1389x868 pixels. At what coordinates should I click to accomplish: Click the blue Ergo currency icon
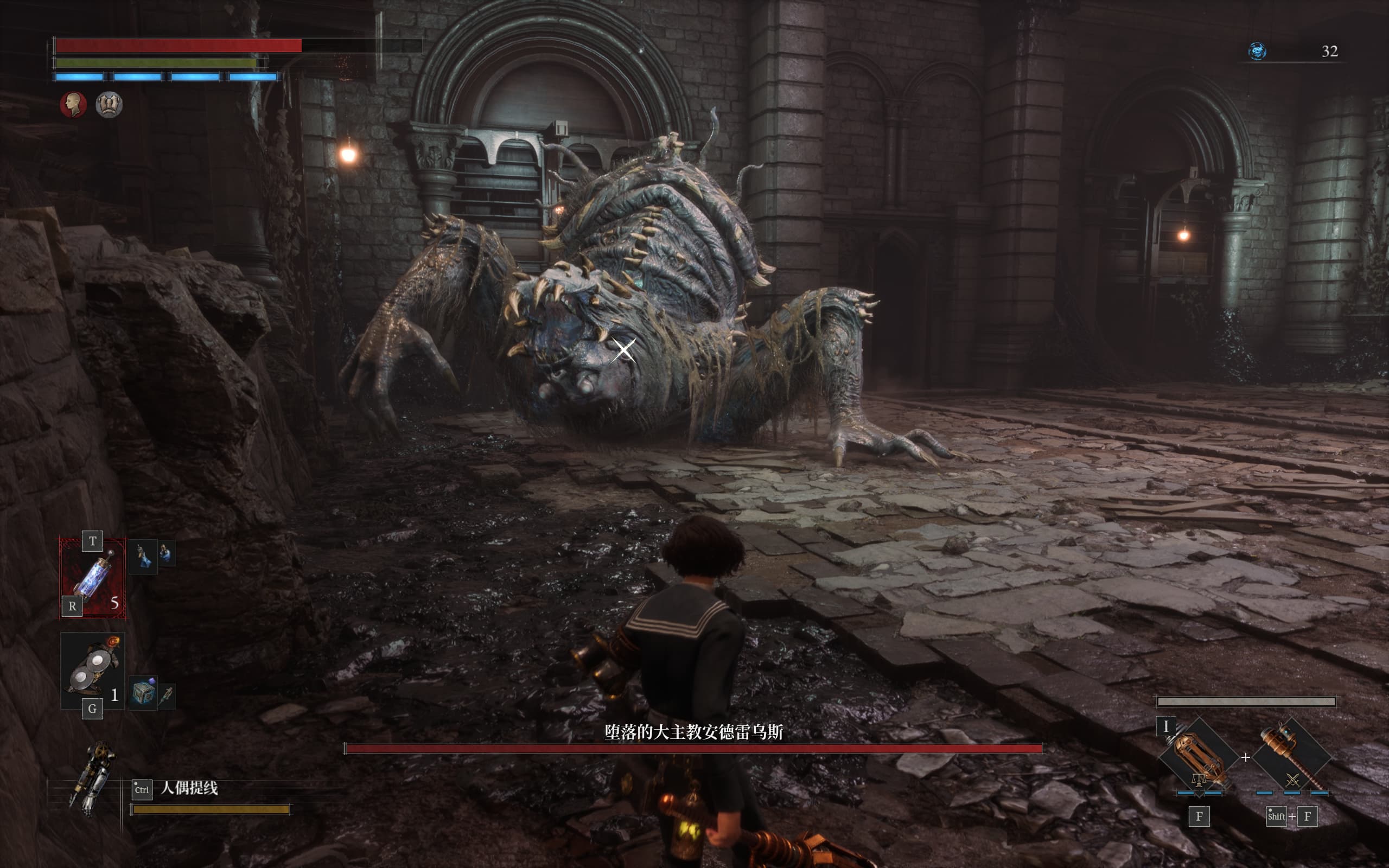(x=1257, y=51)
